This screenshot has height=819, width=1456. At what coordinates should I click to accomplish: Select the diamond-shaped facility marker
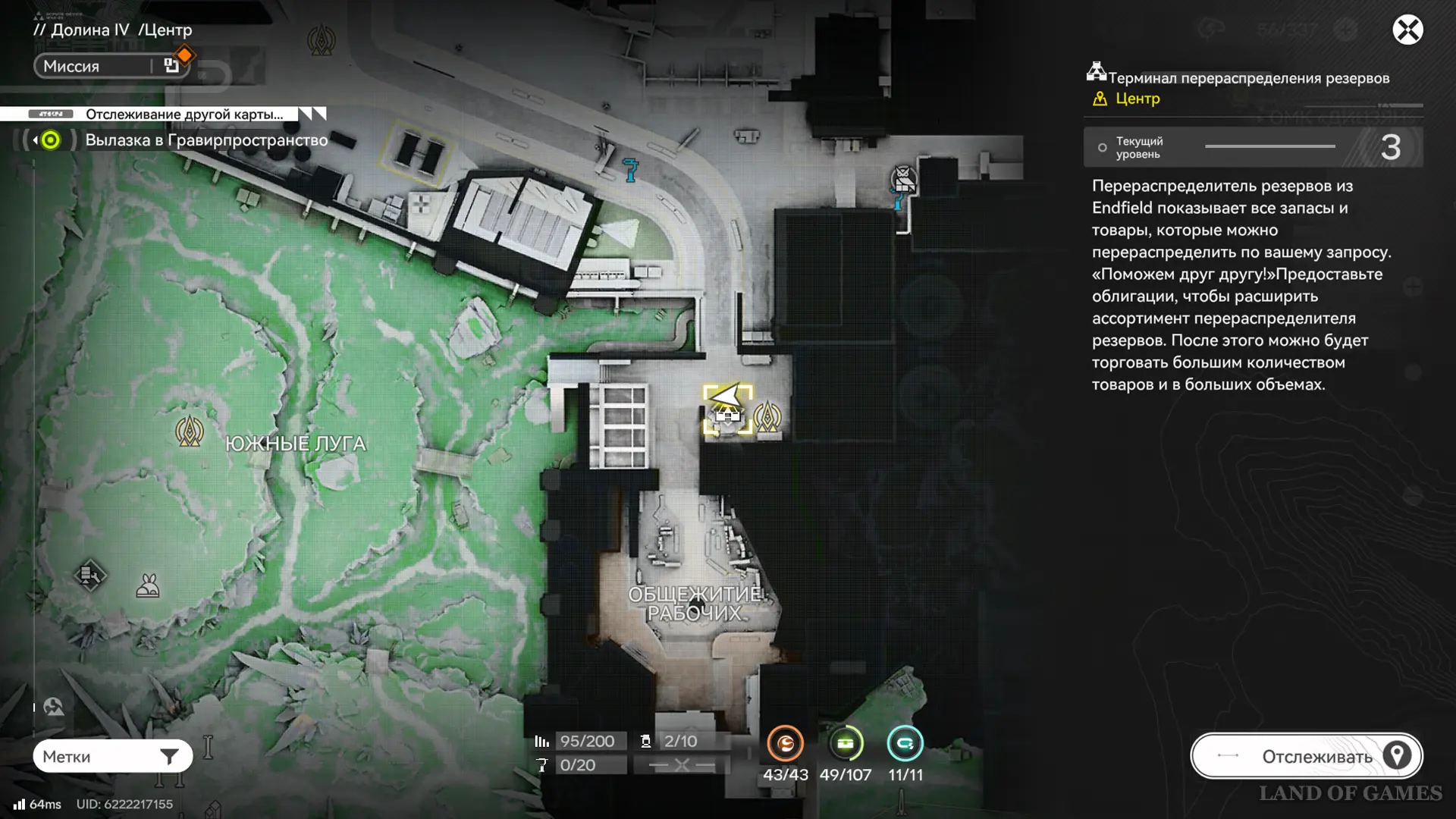(x=89, y=575)
